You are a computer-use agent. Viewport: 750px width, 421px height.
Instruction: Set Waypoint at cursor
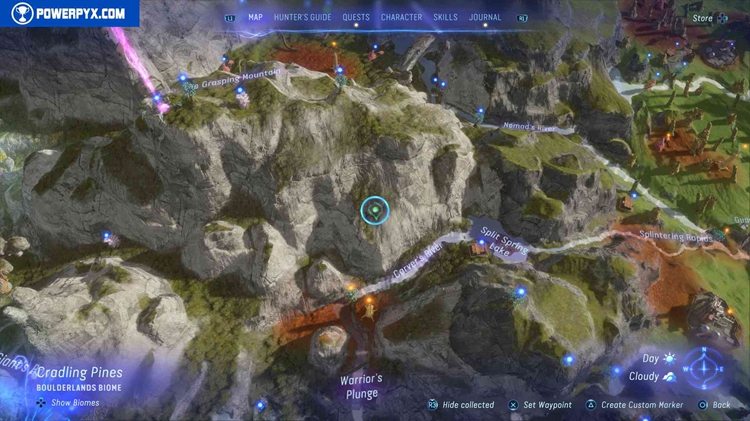[x=547, y=405]
